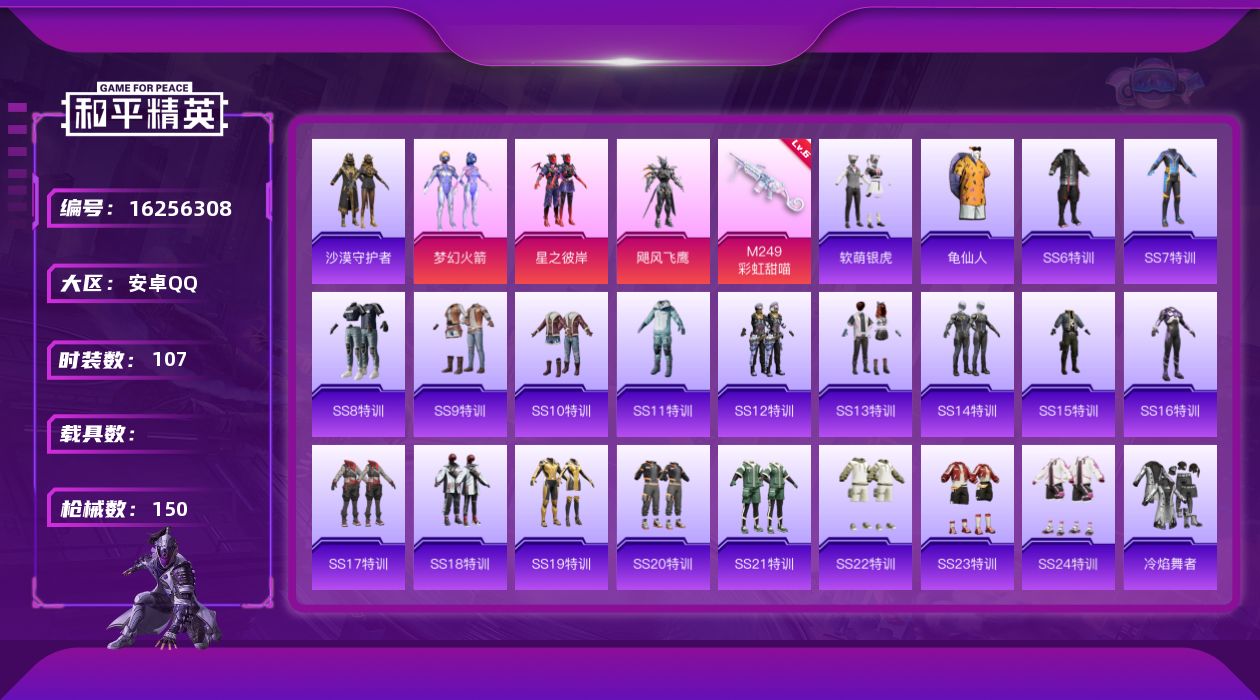The width and height of the screenshot is (1260, 700).
Task: Choose the 梦幻火箭 outfit card
Action: [x=460, y=211]
